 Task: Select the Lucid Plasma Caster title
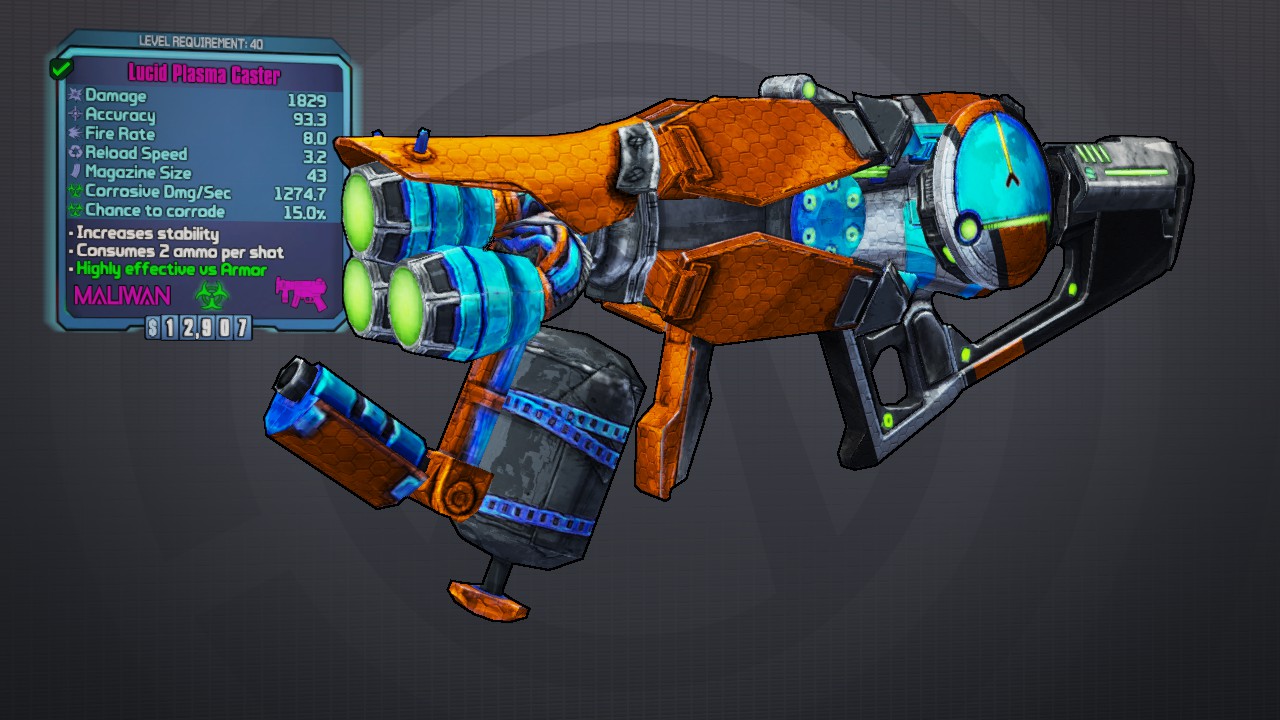tap(204, 74)
